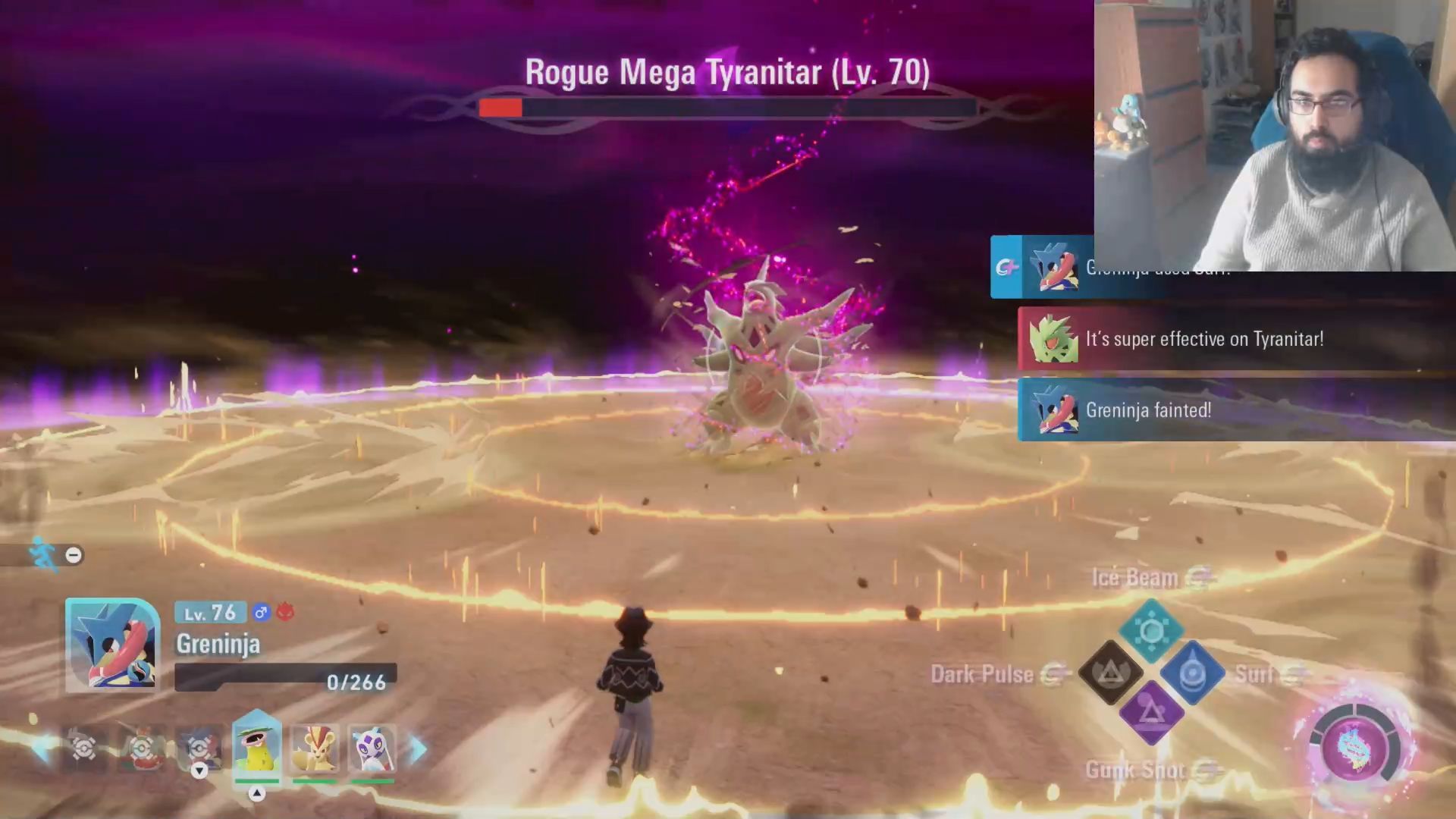Click the streamer's webcam overlay
This screenshot has width=1456, height=819.
click(x=1274, y=135)
